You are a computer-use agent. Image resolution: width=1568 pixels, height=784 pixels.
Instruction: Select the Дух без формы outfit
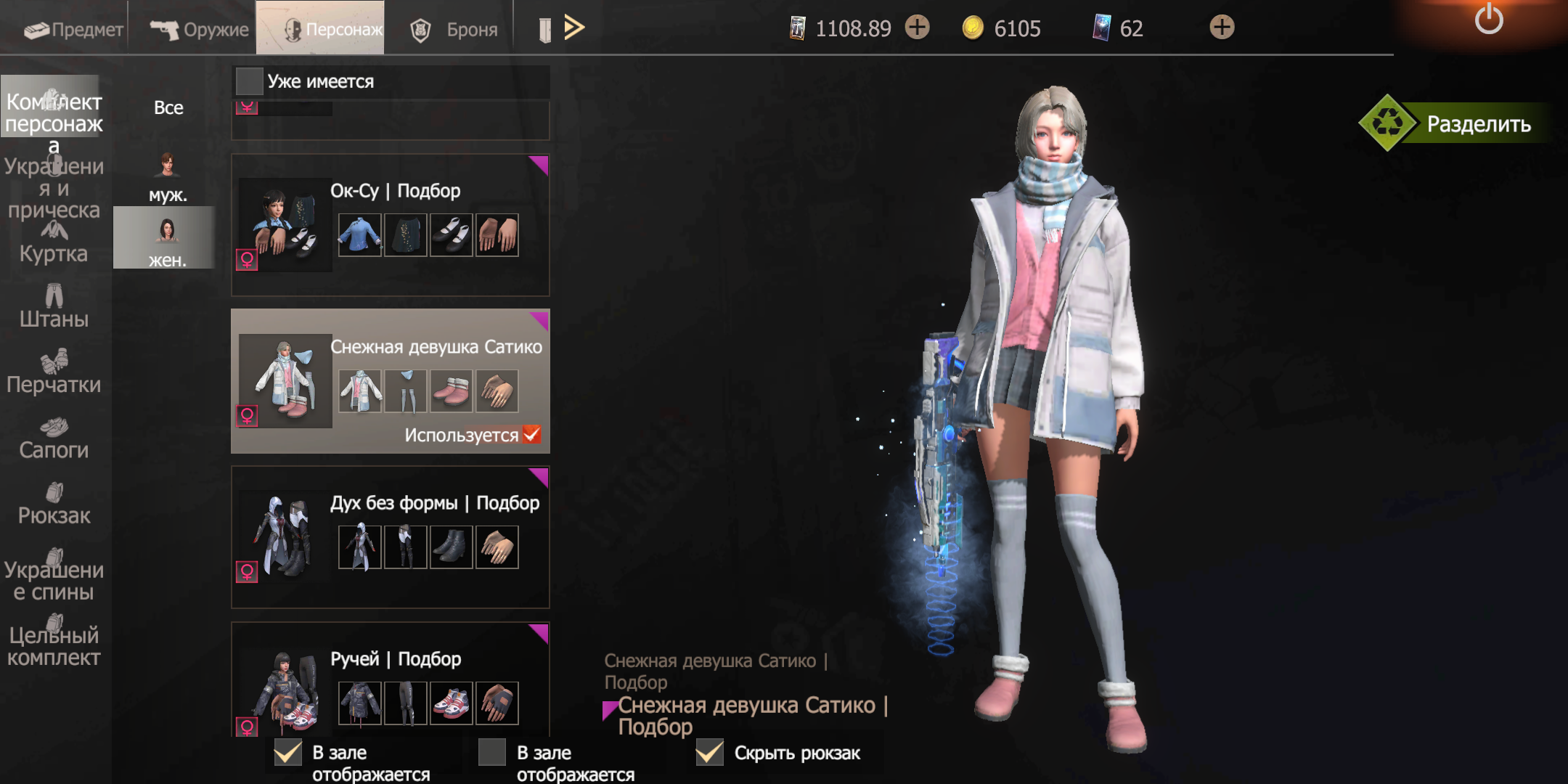coord(390,536)
